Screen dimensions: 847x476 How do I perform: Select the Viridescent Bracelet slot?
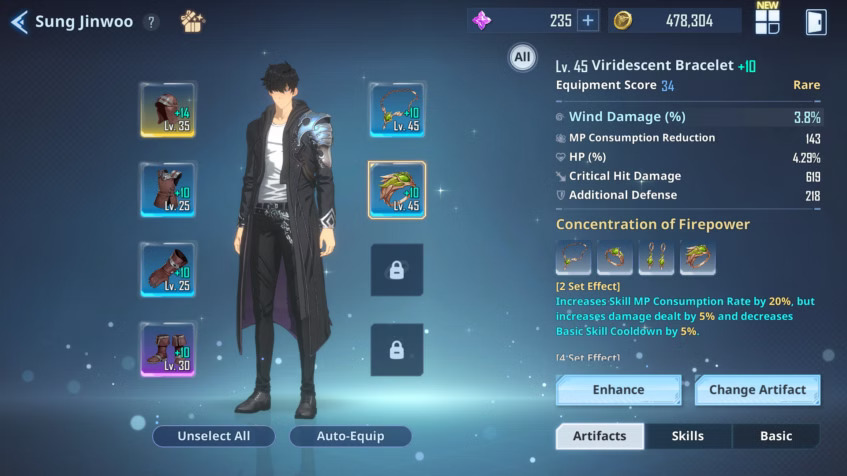pyautogui.click(x=397, y=189)
